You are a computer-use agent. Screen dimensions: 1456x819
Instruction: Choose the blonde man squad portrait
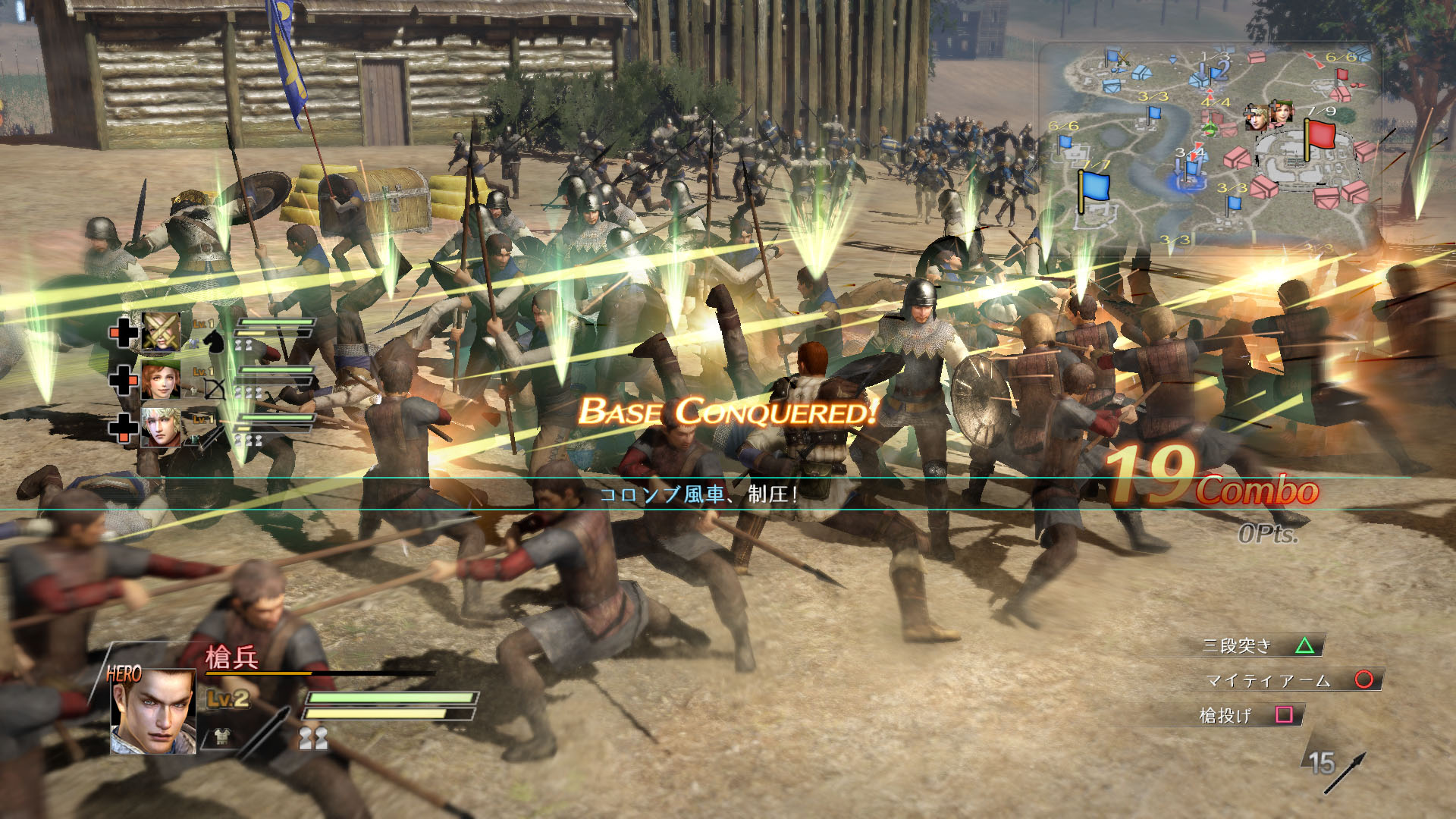(161, 427)
